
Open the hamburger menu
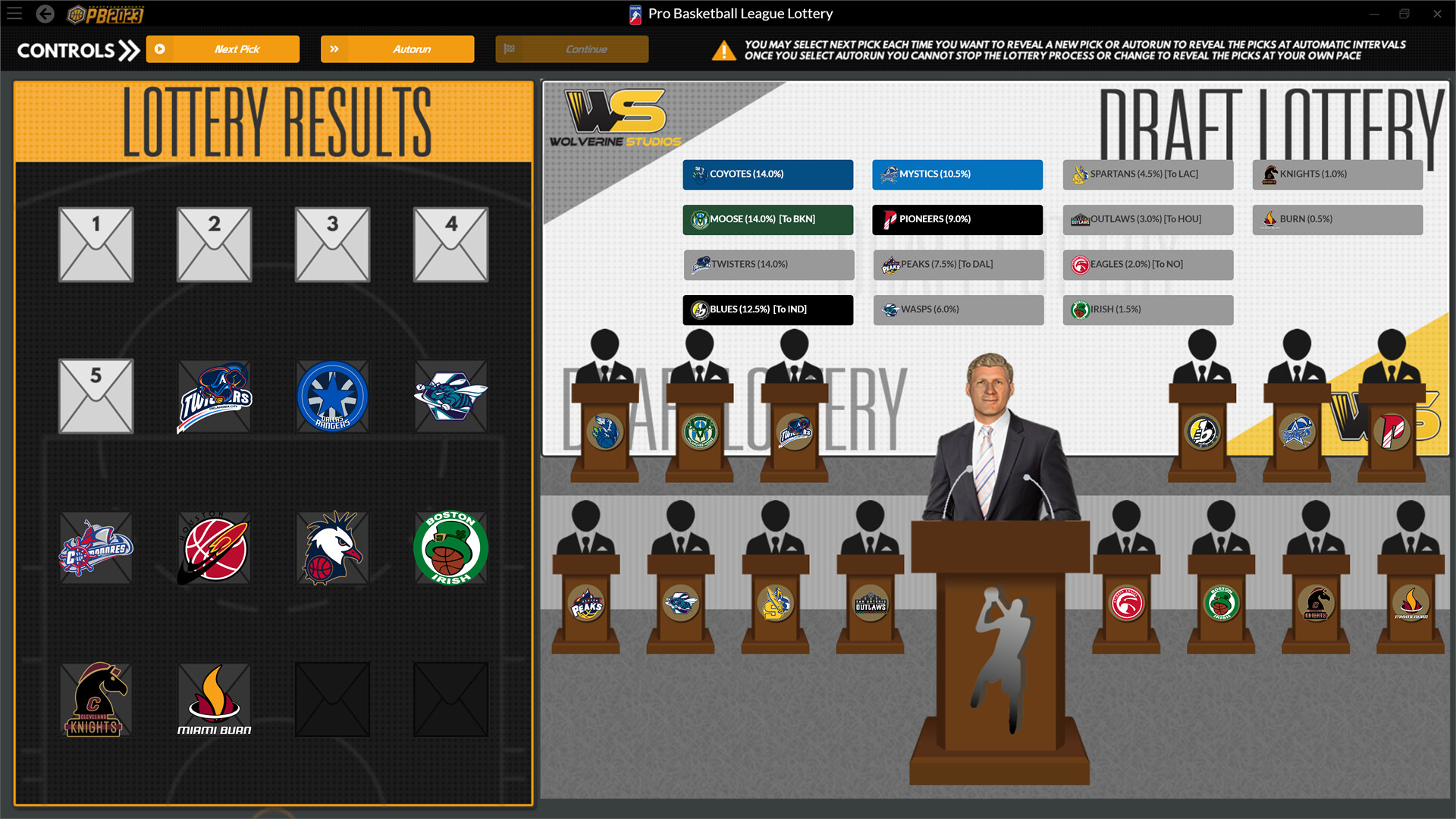click(14, 13)
